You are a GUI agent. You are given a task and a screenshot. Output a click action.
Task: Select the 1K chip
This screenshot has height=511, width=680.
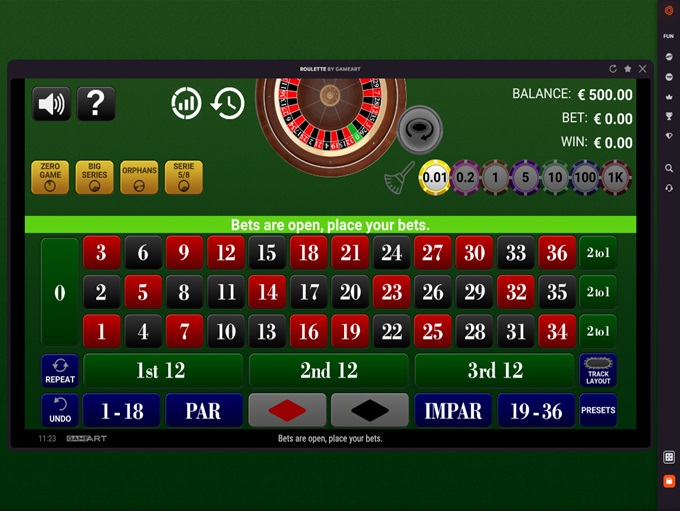click(x=616, y=178)
